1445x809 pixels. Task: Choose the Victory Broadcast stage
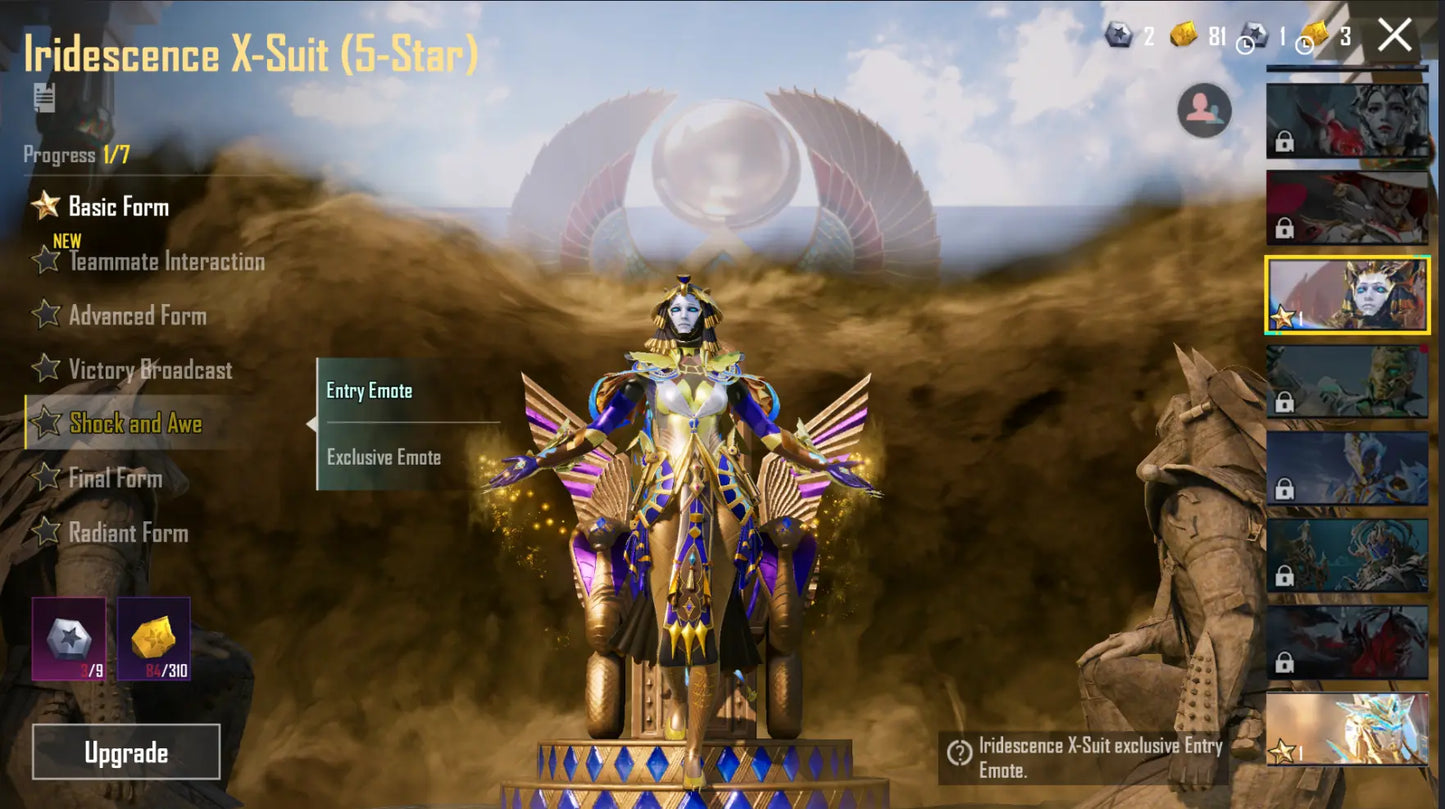point(150,370)
